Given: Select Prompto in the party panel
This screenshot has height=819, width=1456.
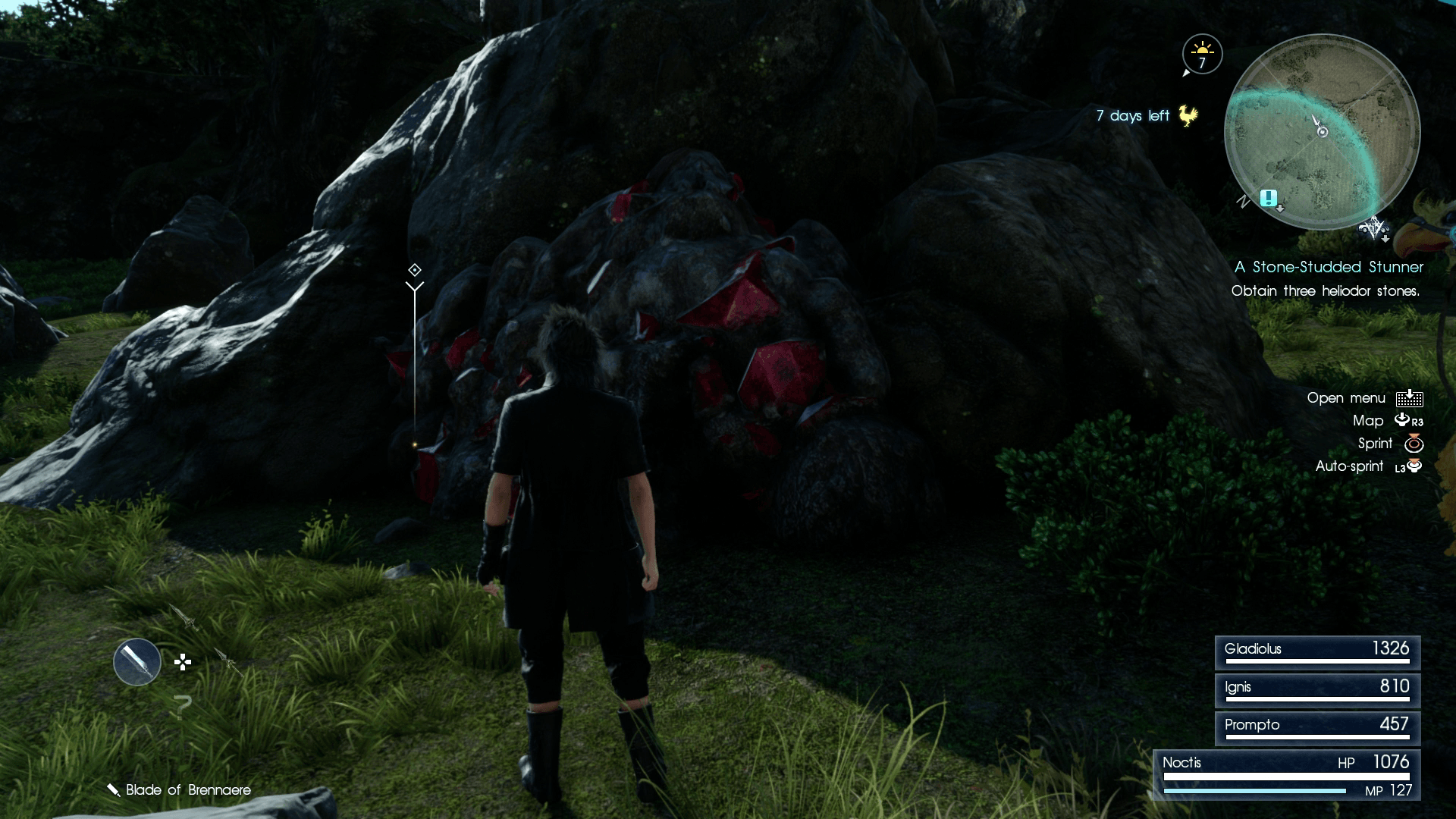Looking at the screenshot, I should [1317, 726].
